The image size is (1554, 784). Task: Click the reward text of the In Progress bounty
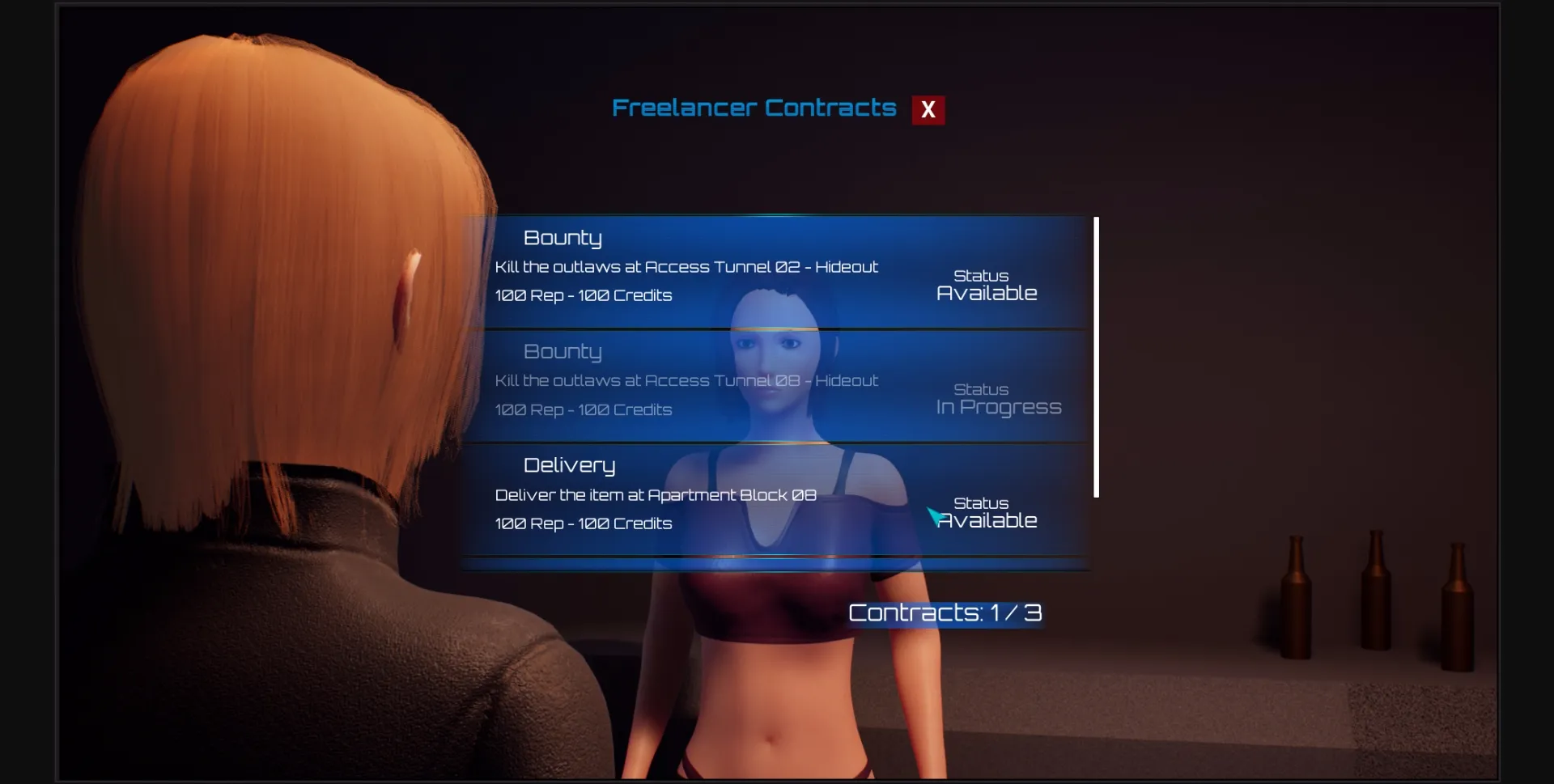(584, 409)
